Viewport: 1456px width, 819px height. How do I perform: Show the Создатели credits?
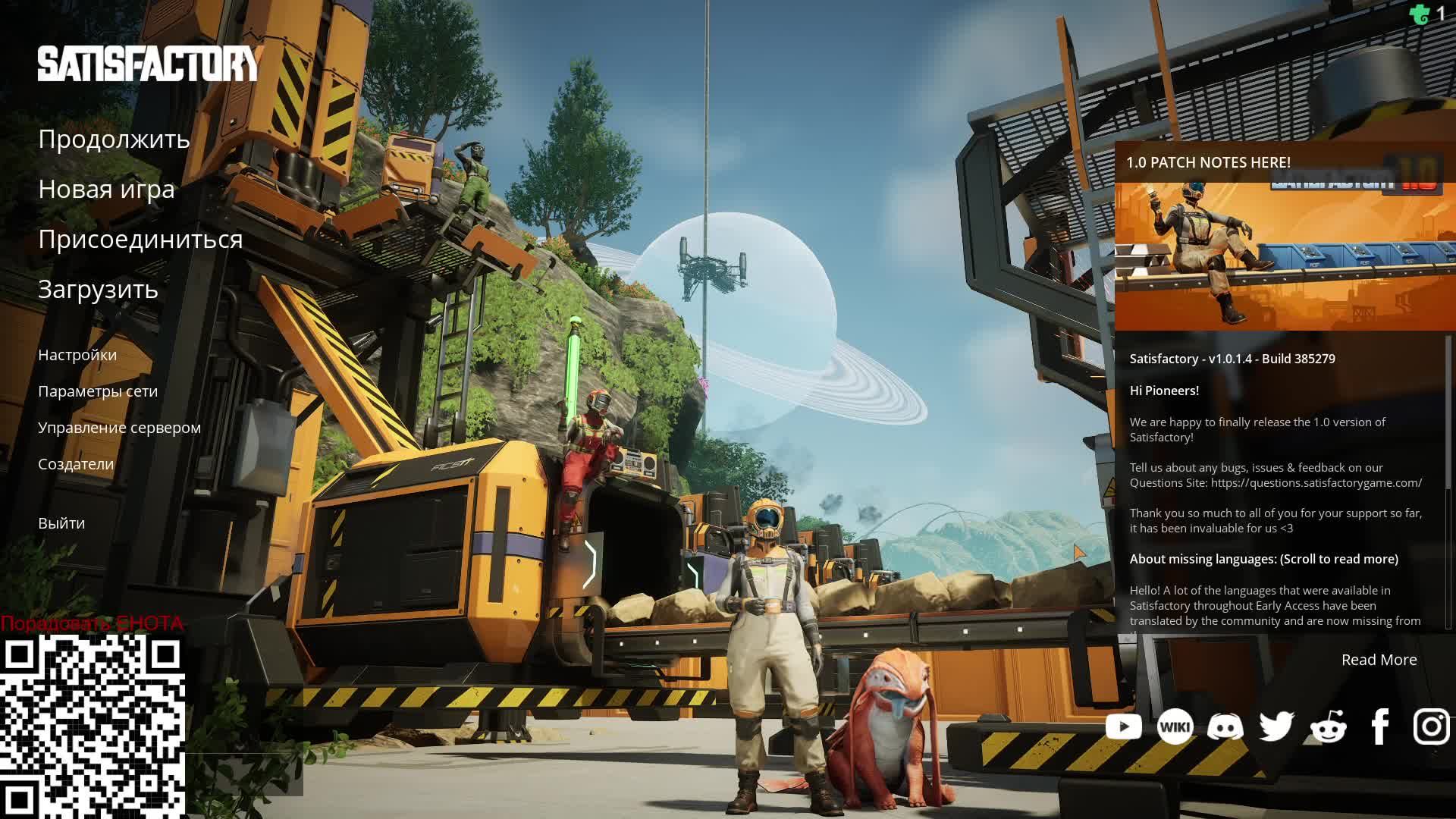tap(76, 464)
